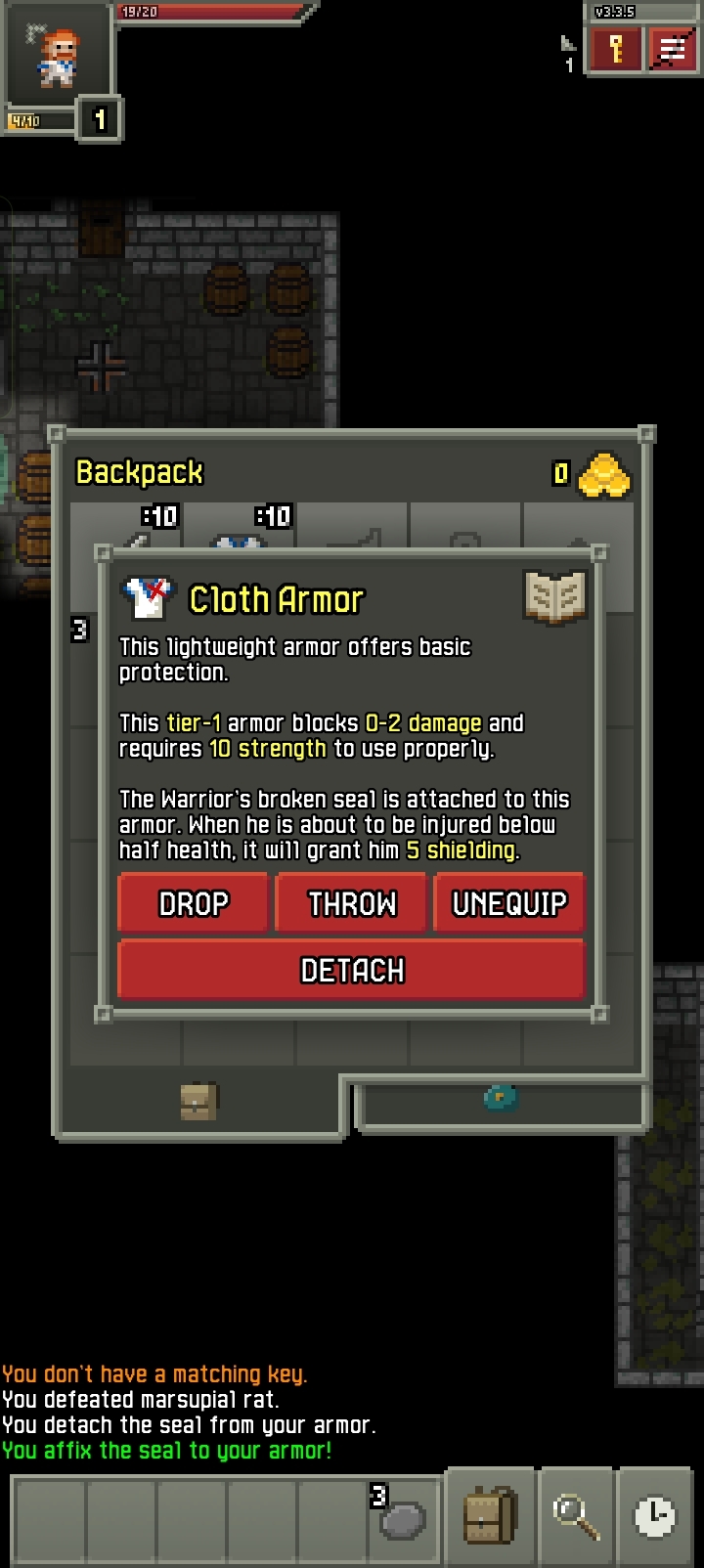Activate the magnifying glass search button
The width and height of the screenshot is (704, 1568).
point(575,1517)
